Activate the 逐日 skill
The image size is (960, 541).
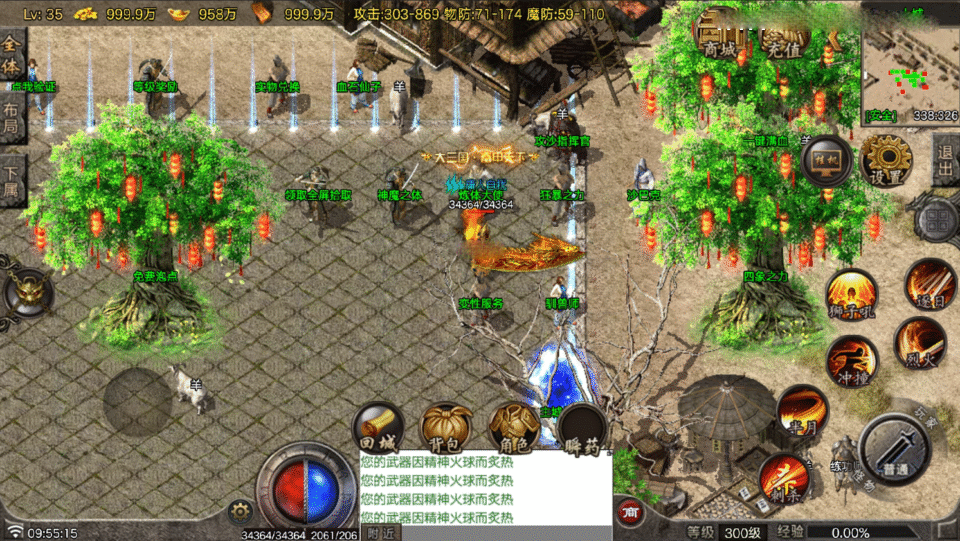click(x=929, y=285)
